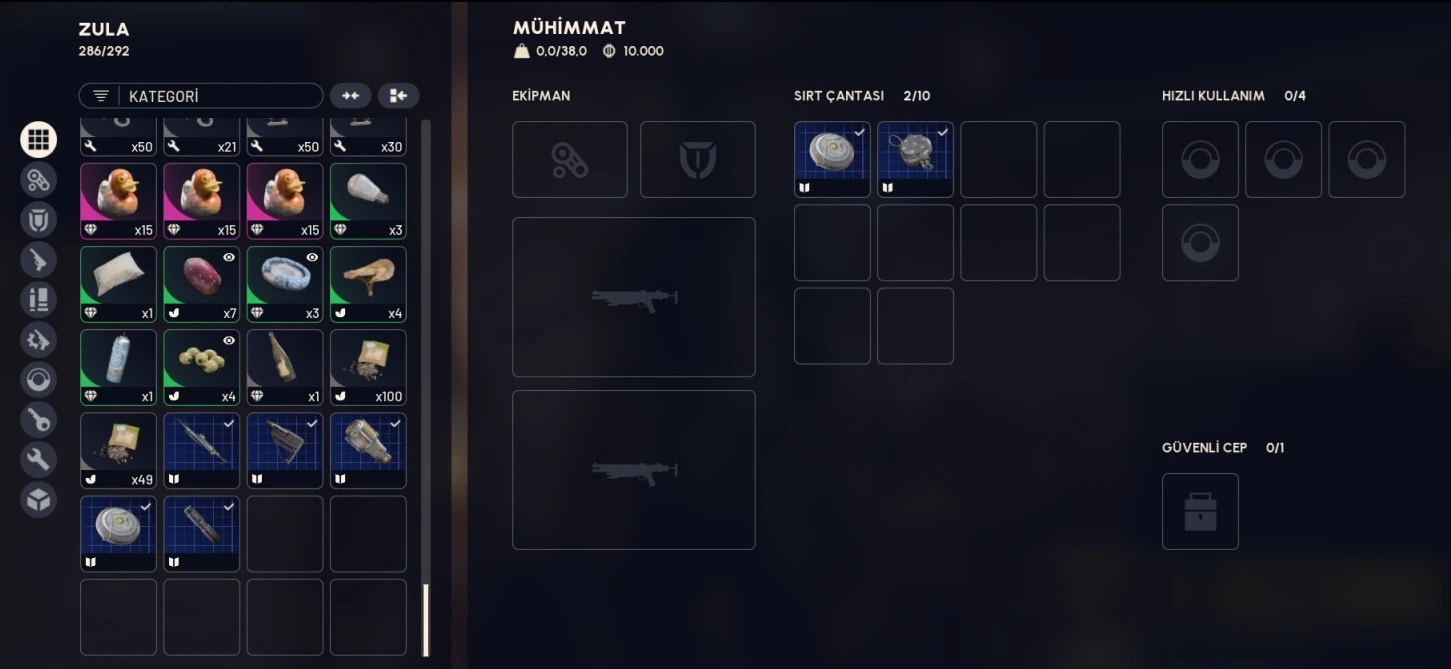Select the olives item stack x4
Viewport: 1451px width, 669px height.
click(x=201, y=367)
